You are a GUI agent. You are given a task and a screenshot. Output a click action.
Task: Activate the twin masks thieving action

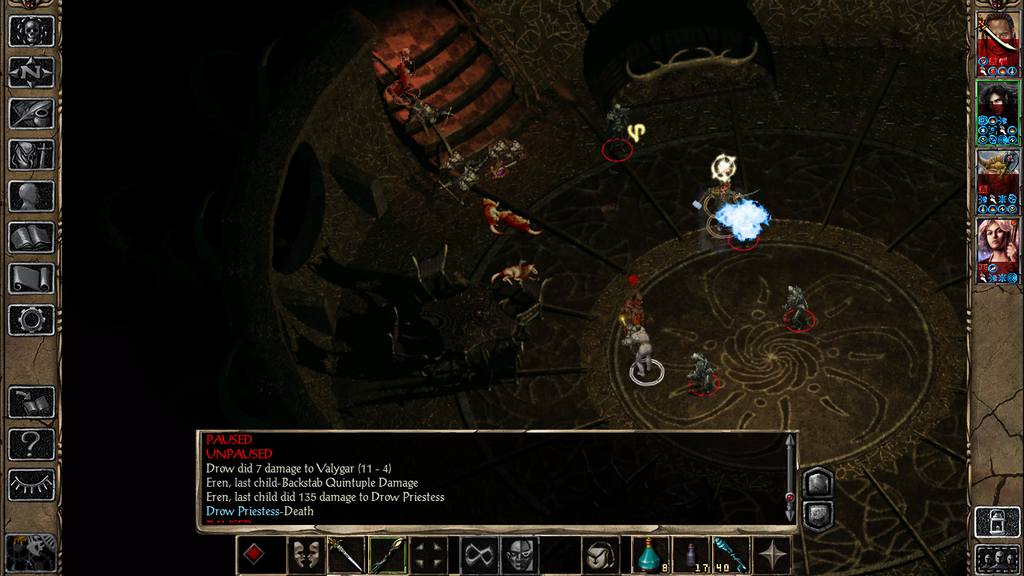coord(305,555)
